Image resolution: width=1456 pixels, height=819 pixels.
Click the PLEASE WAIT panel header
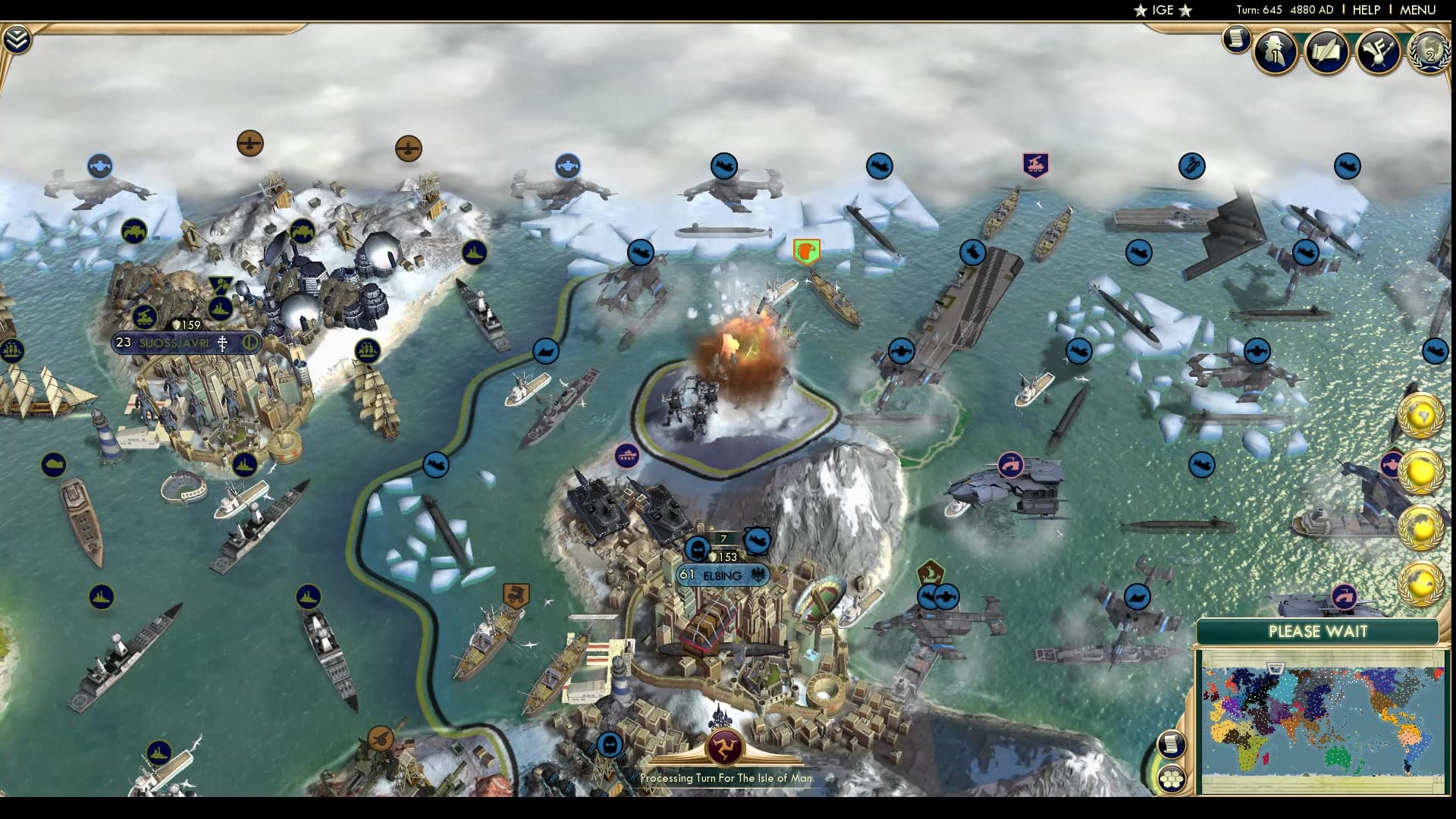tap(1319, 631)
